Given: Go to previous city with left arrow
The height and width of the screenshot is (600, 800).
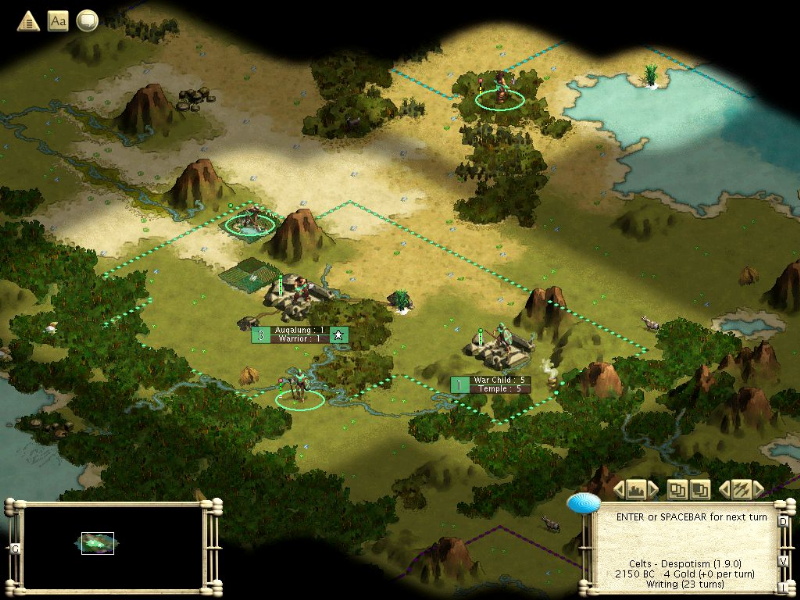Looking at the screenshot, I should click(x=619, y=489).
